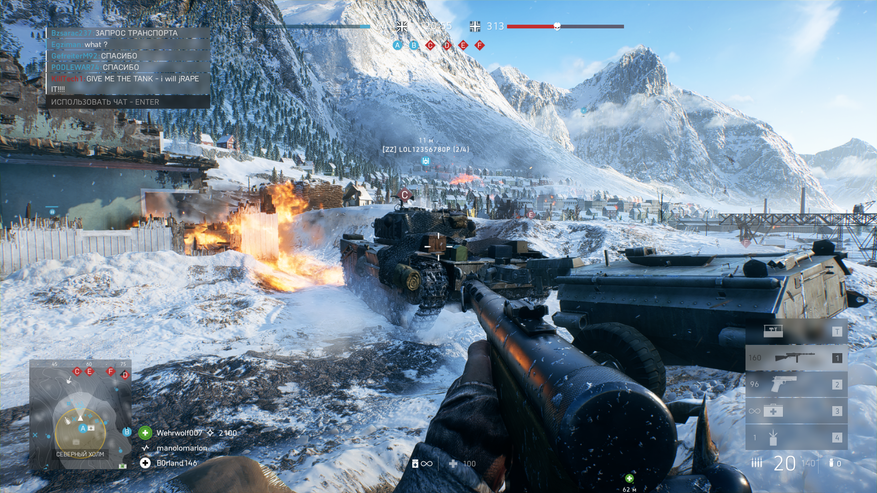
Task: Select the grenade slot
Action: coord(795,437)
